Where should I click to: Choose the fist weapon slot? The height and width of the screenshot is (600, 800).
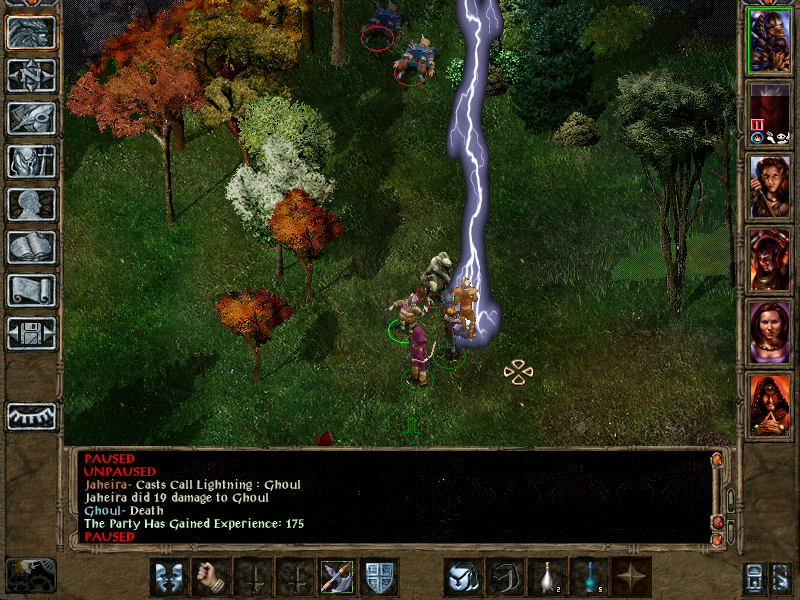[x=210, y=577]
